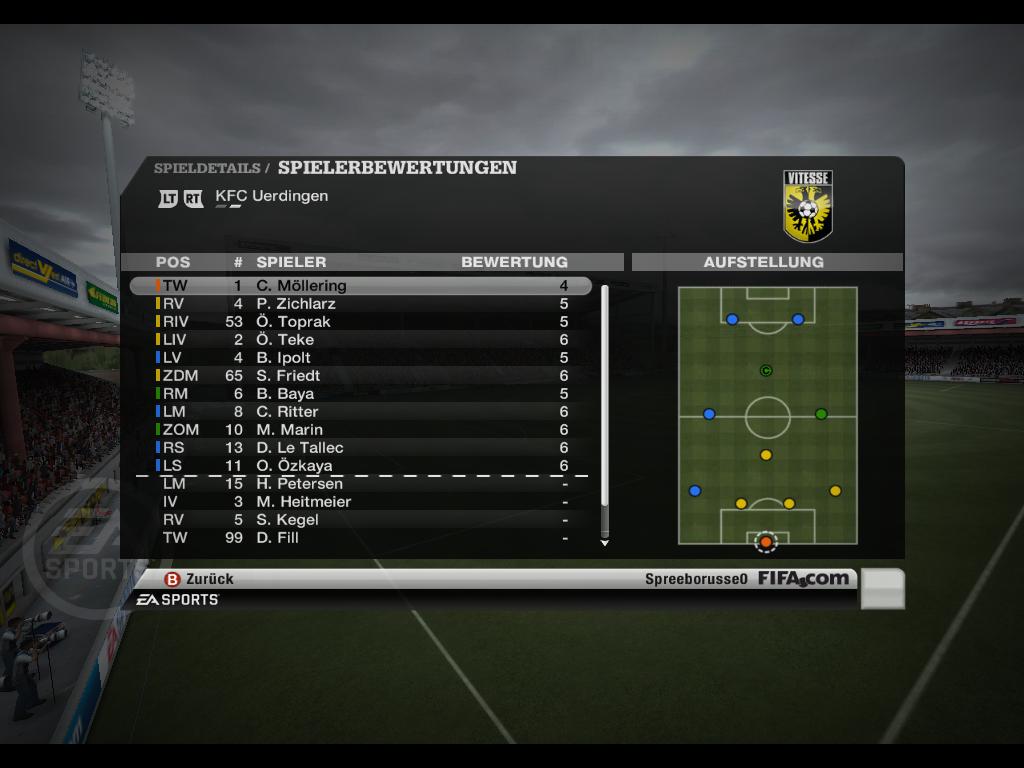Select substitute H. Petersen
The width and height of the screenshot is (1024, 768).
pos(360,484)
